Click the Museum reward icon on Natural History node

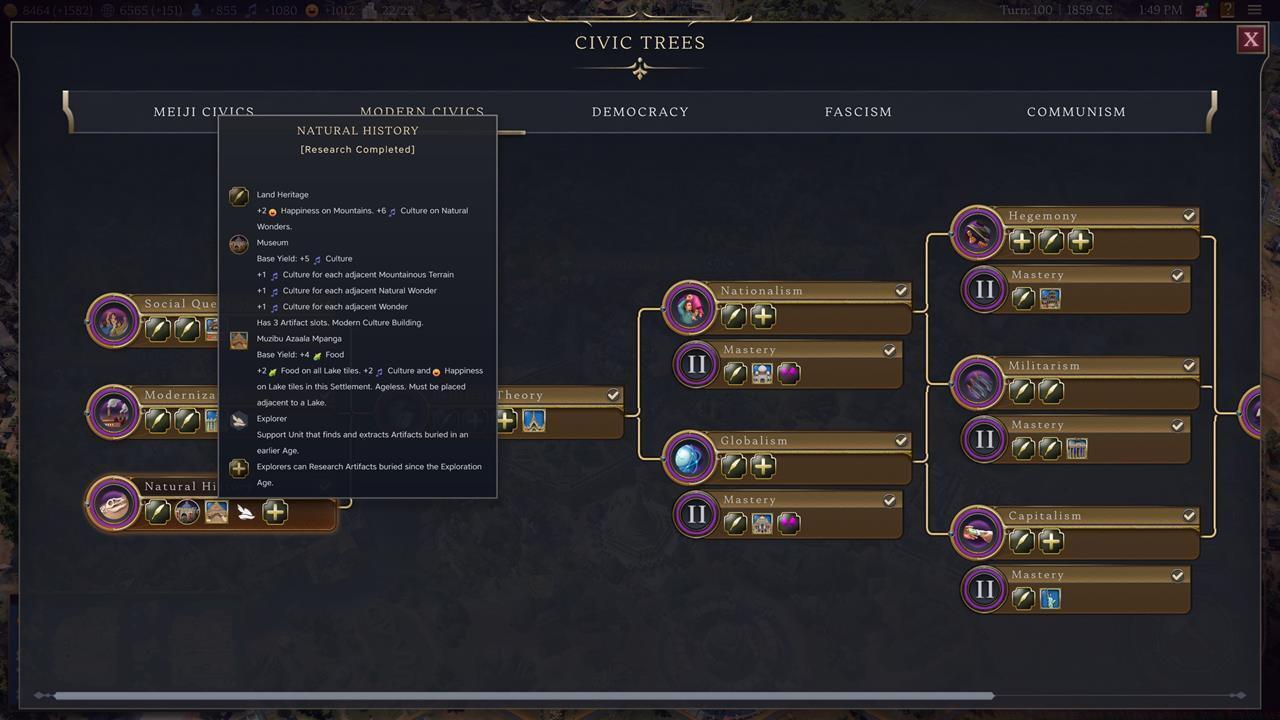(187, 511)
